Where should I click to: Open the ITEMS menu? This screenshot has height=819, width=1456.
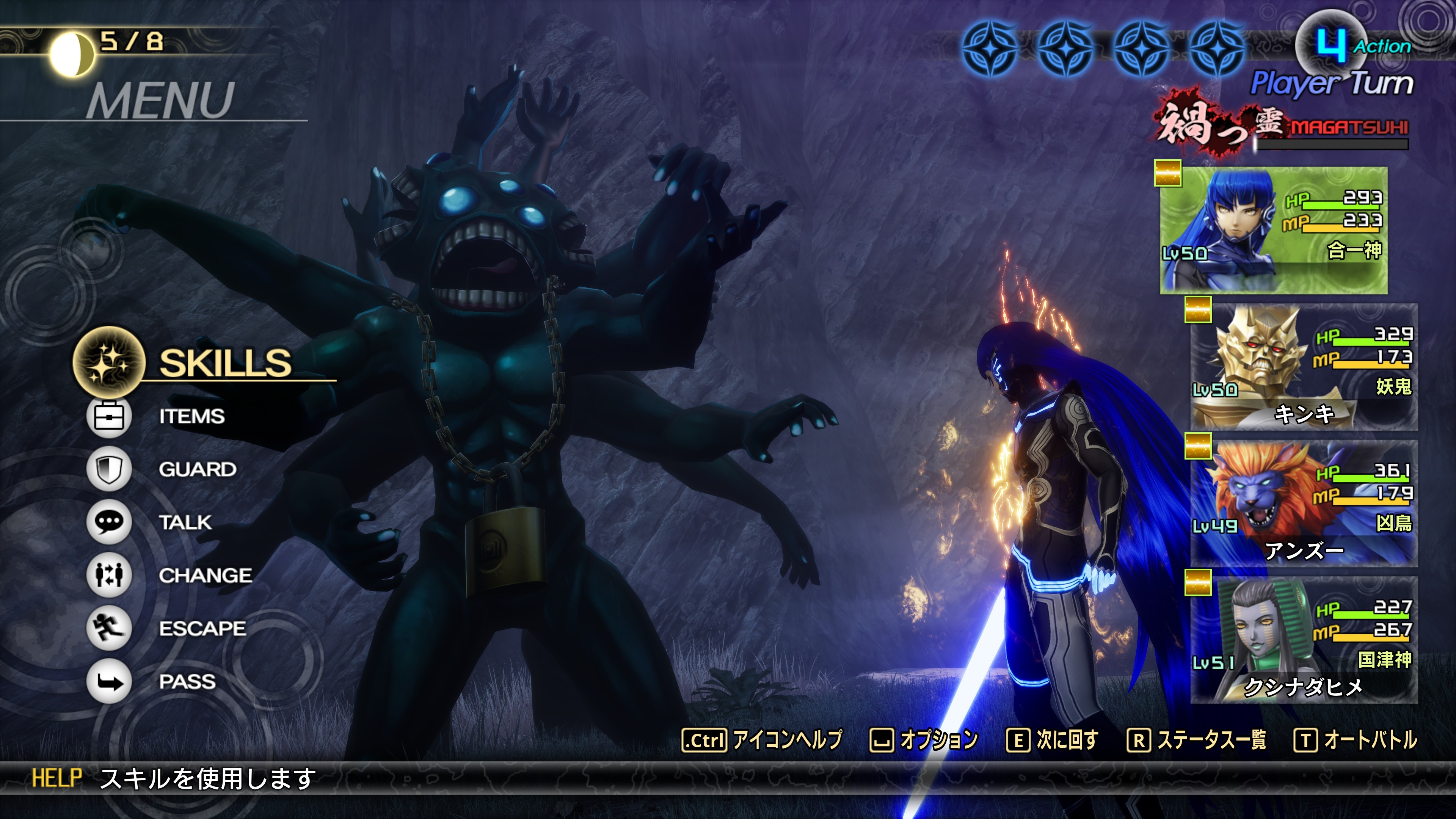click(x=191, y=417)
